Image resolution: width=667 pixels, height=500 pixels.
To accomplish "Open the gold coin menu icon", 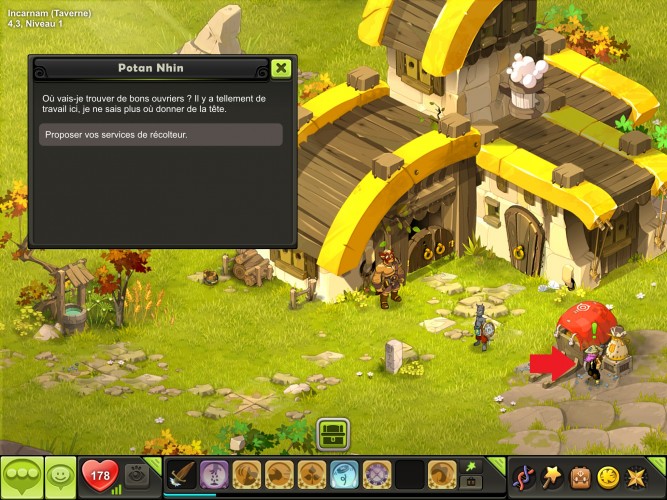I will click(x=608, y=474).
